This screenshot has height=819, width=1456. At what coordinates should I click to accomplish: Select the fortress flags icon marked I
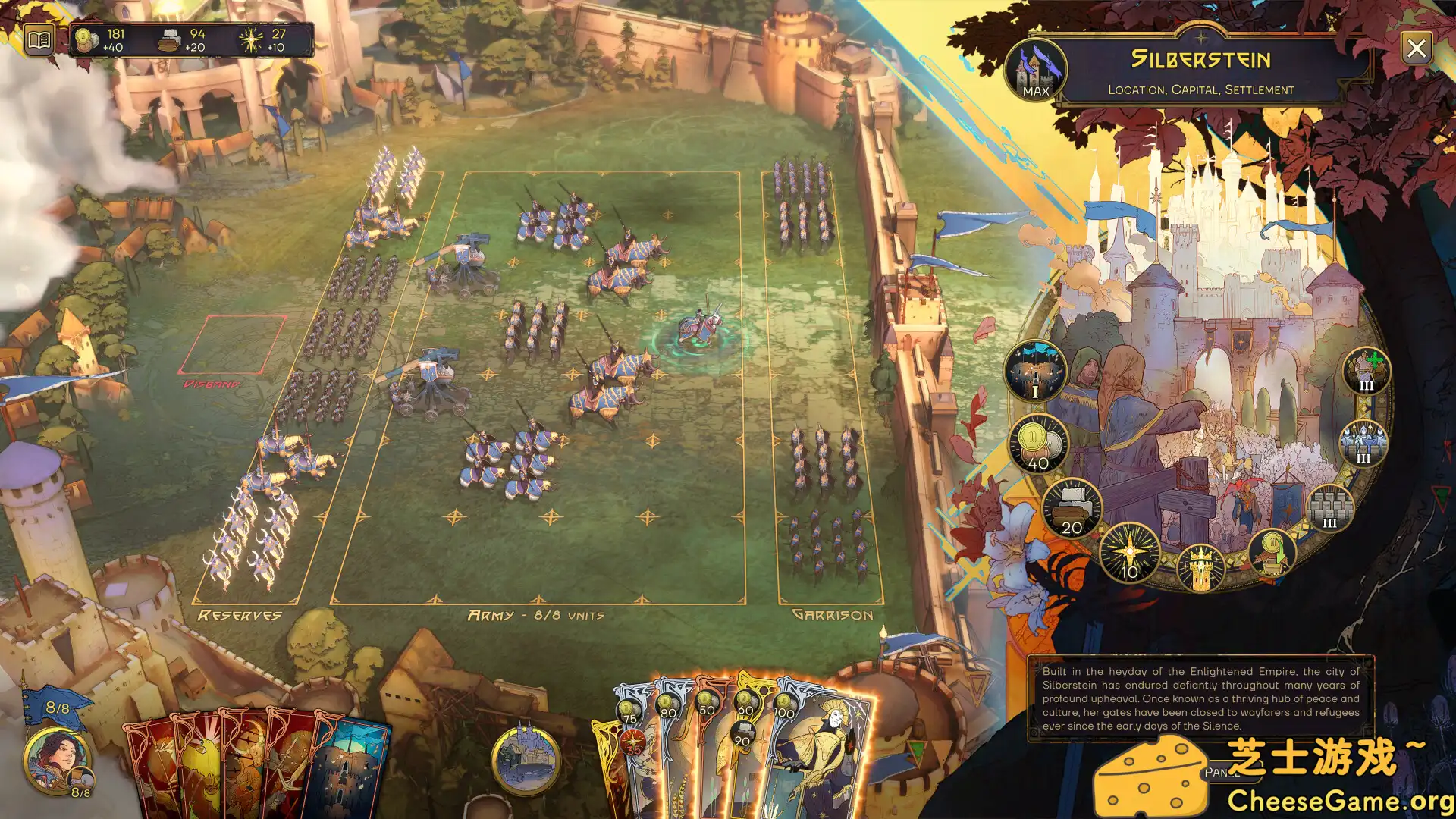1035,372
